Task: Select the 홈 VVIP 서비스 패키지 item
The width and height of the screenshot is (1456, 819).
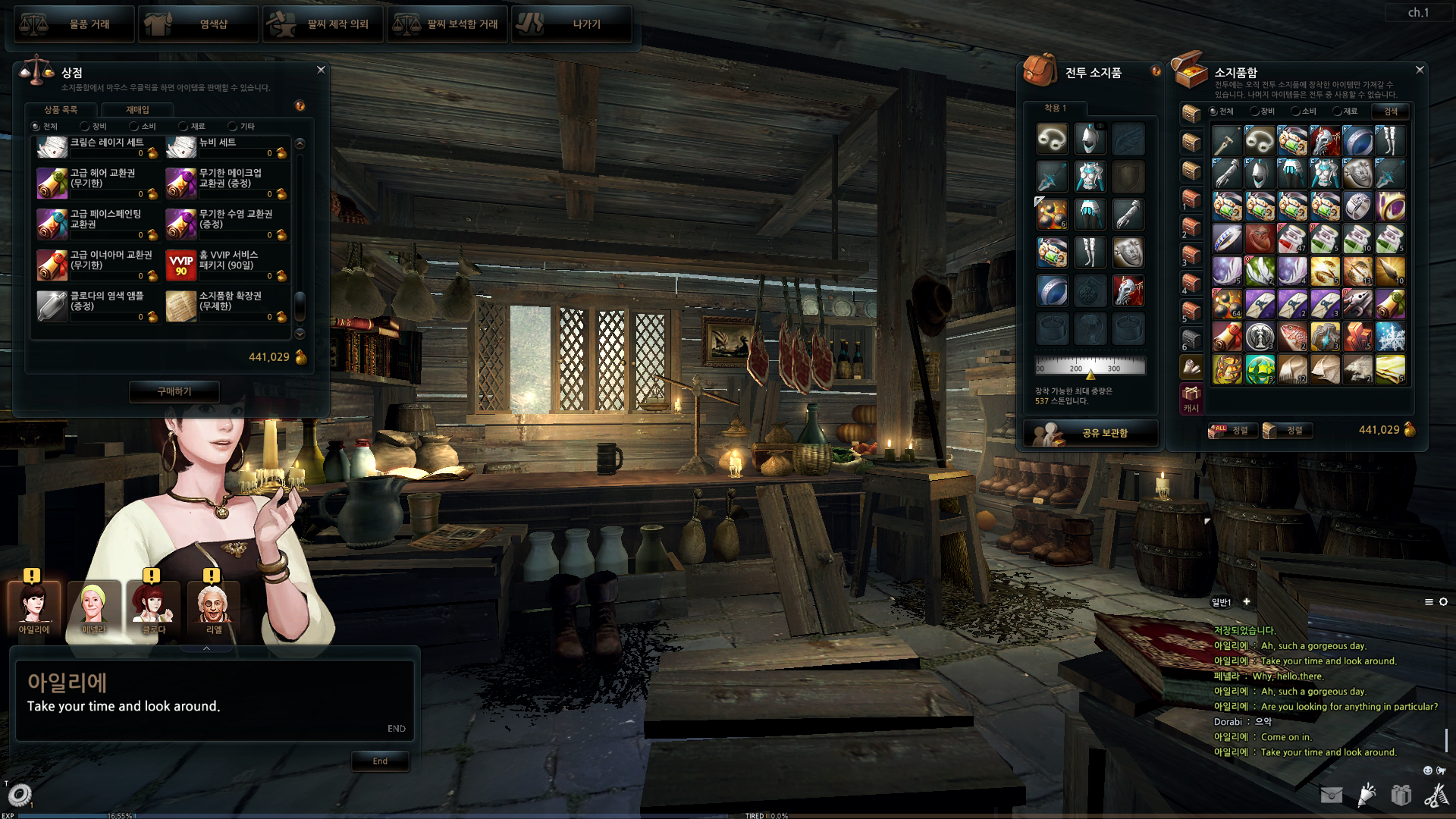Action: coord(227,265)
